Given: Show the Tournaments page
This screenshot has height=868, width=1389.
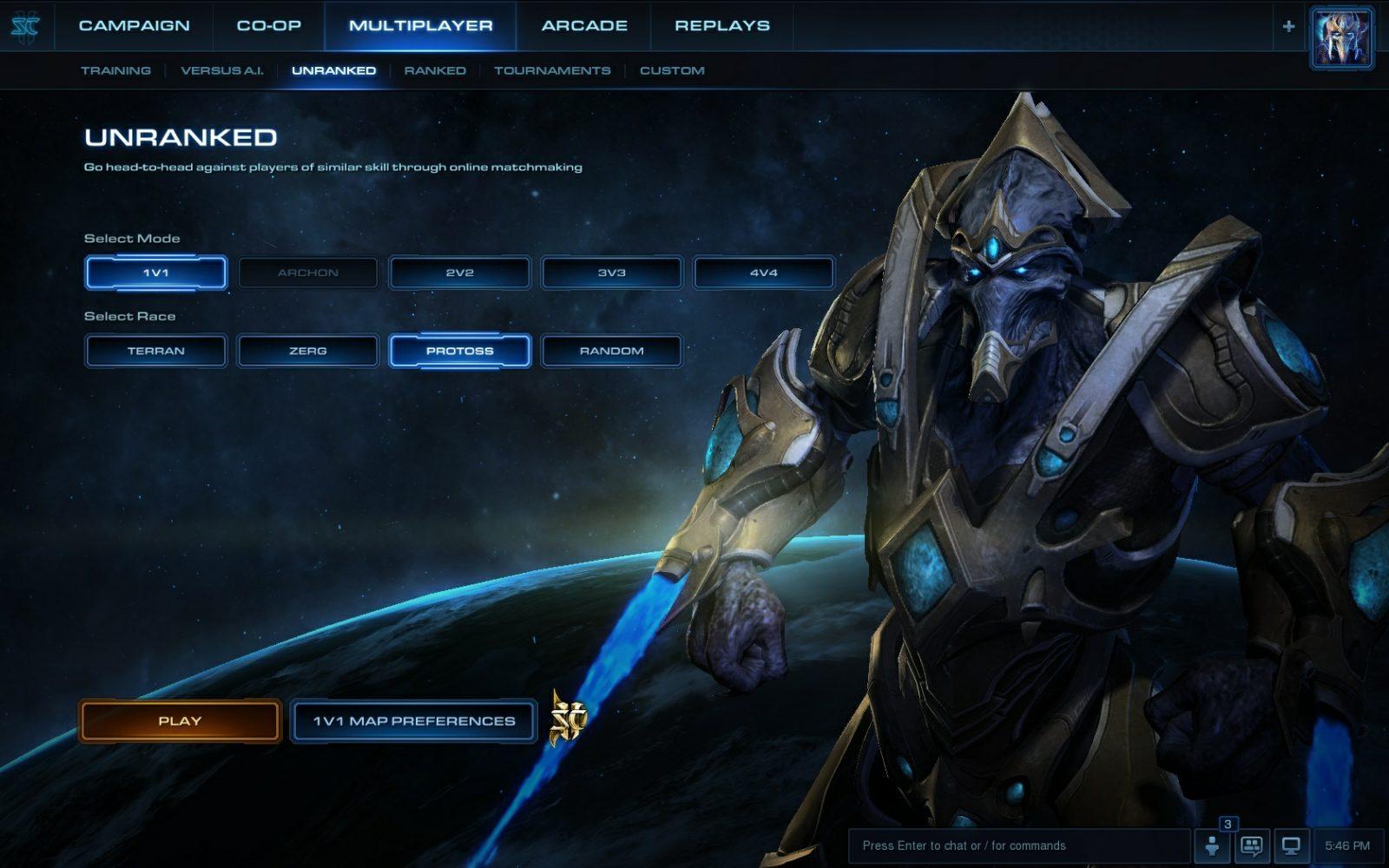Looking at the screenshot, I should click(552, 70).
